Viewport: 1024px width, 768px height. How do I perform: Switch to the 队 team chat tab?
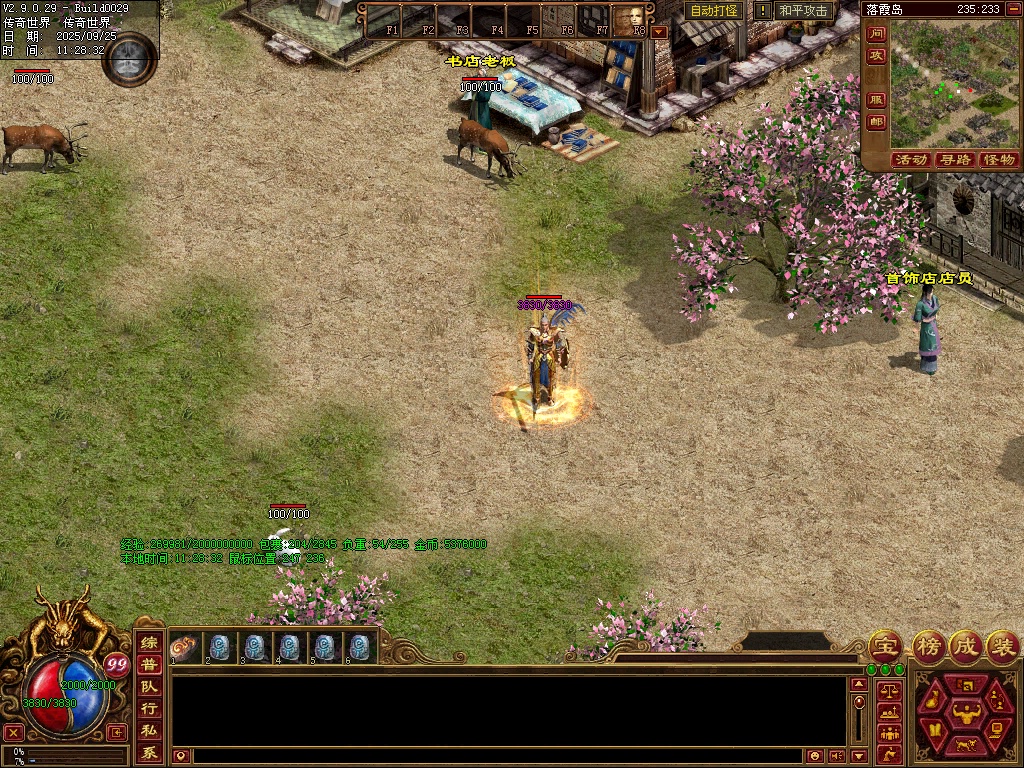pos(148,687)
